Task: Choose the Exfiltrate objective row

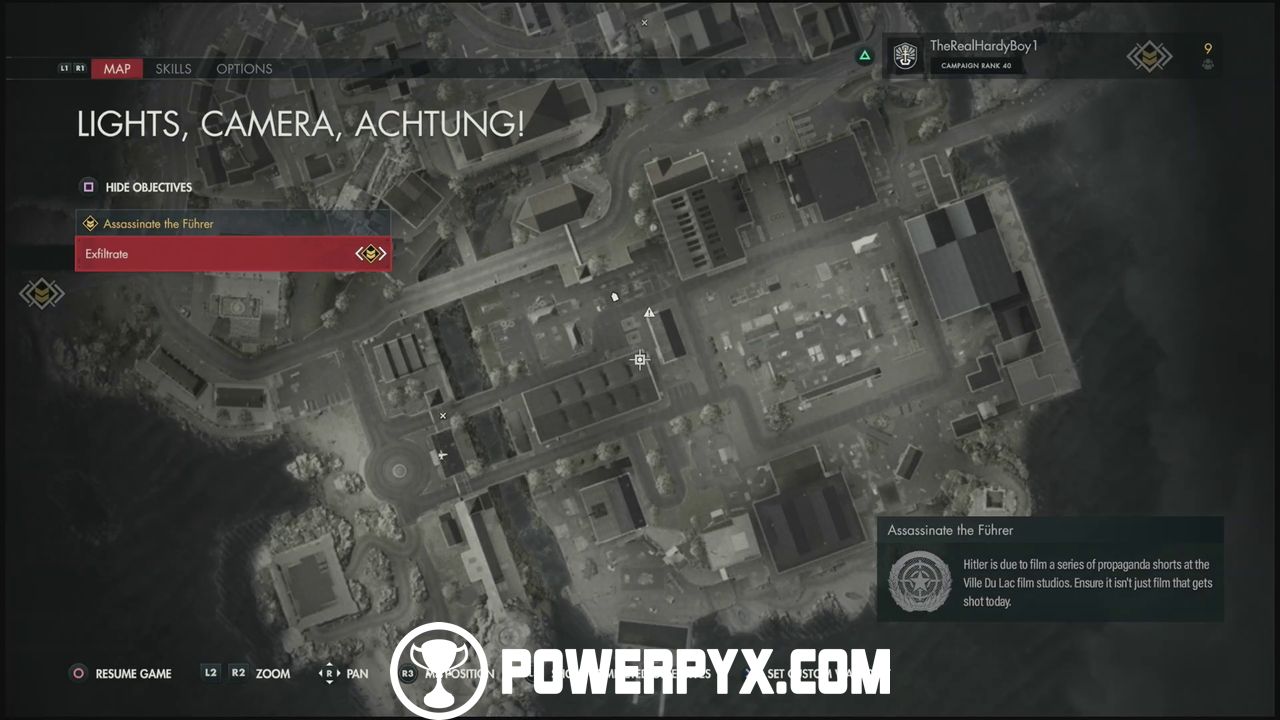Action: tap(232, 254)
